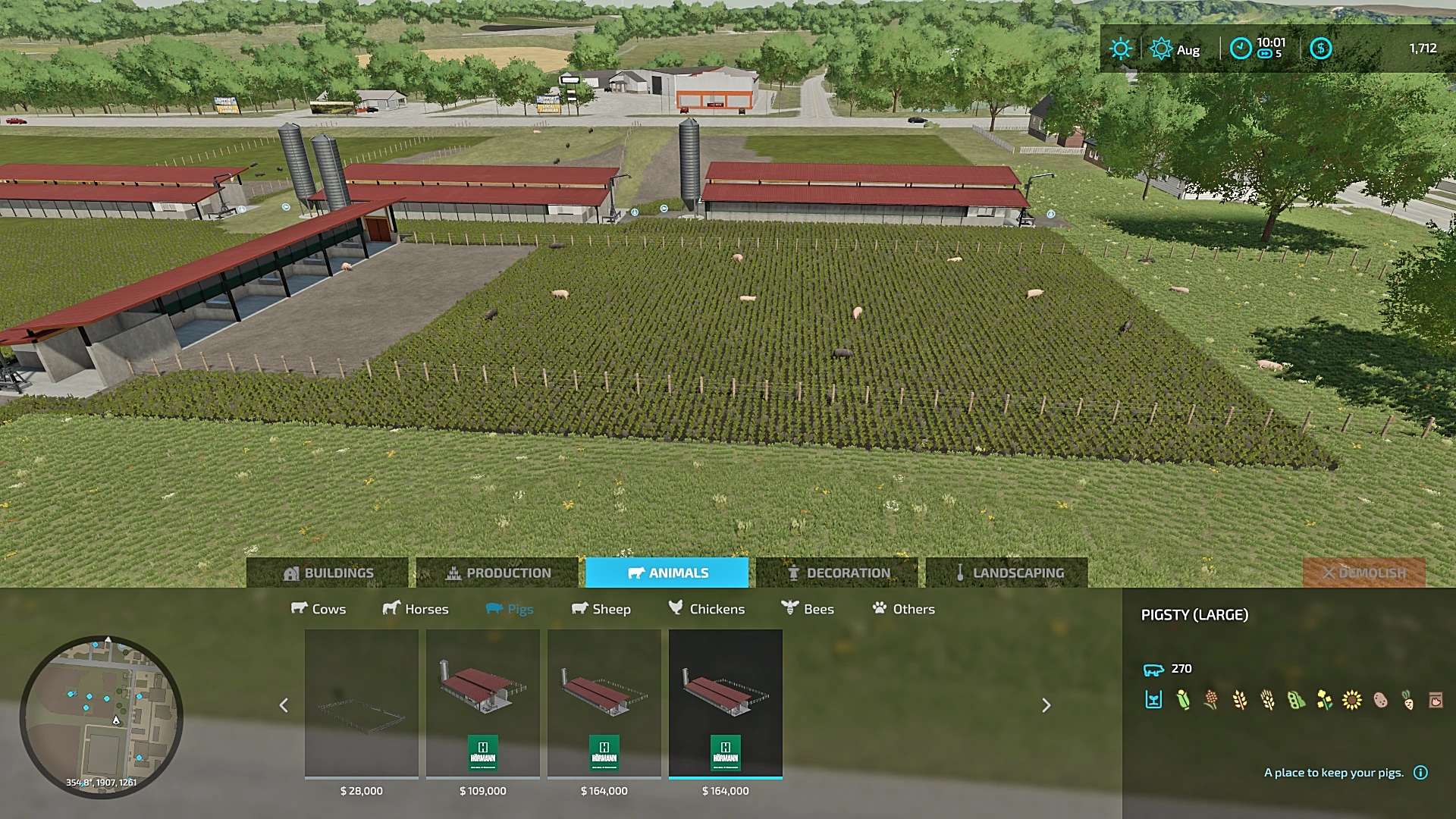Select the highlighted $164,000 large pigsty
The width and height of the screenshot is (1456, 819).
[x=726, y=704]
